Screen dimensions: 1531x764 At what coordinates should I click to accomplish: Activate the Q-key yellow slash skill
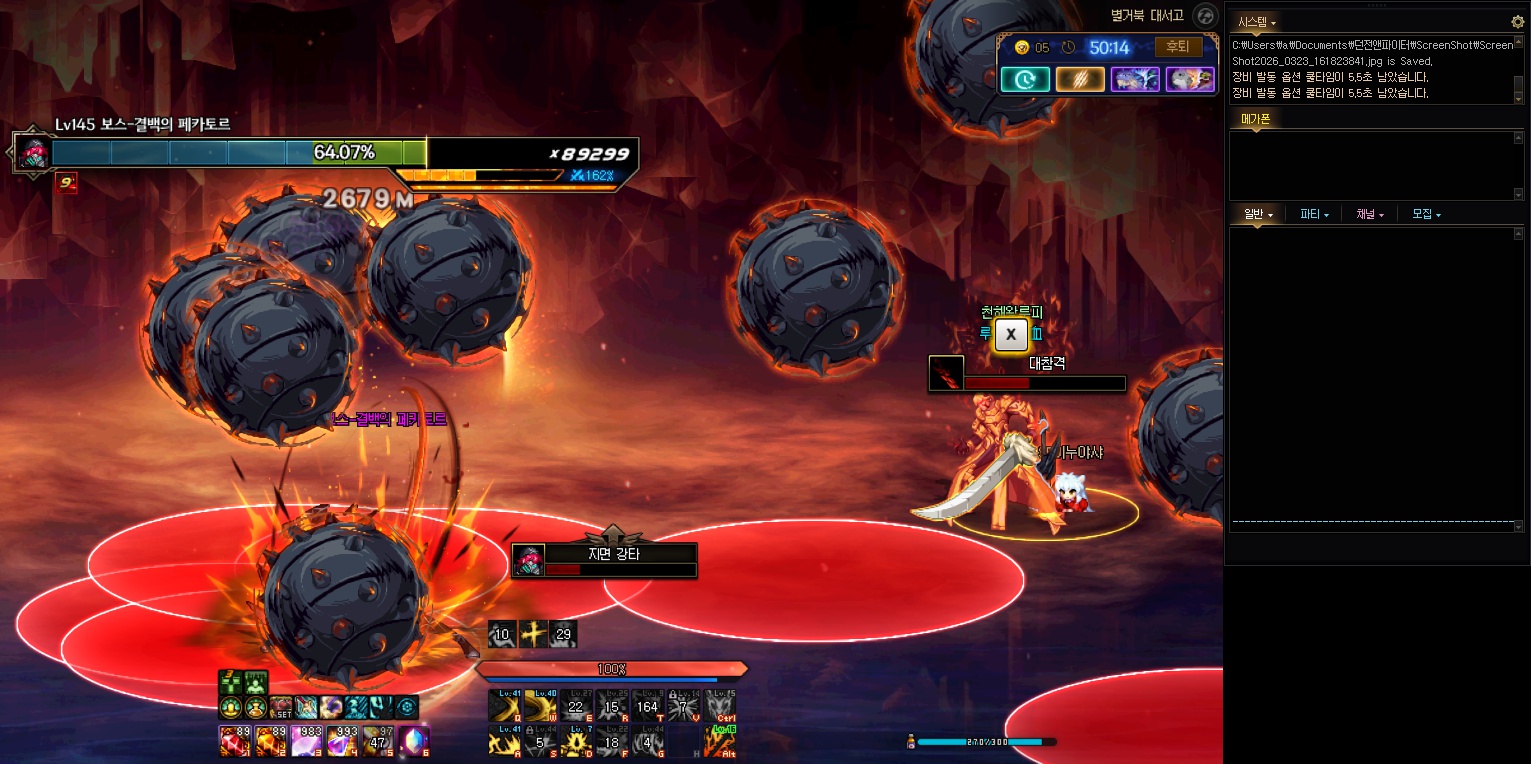pos(504,705)
